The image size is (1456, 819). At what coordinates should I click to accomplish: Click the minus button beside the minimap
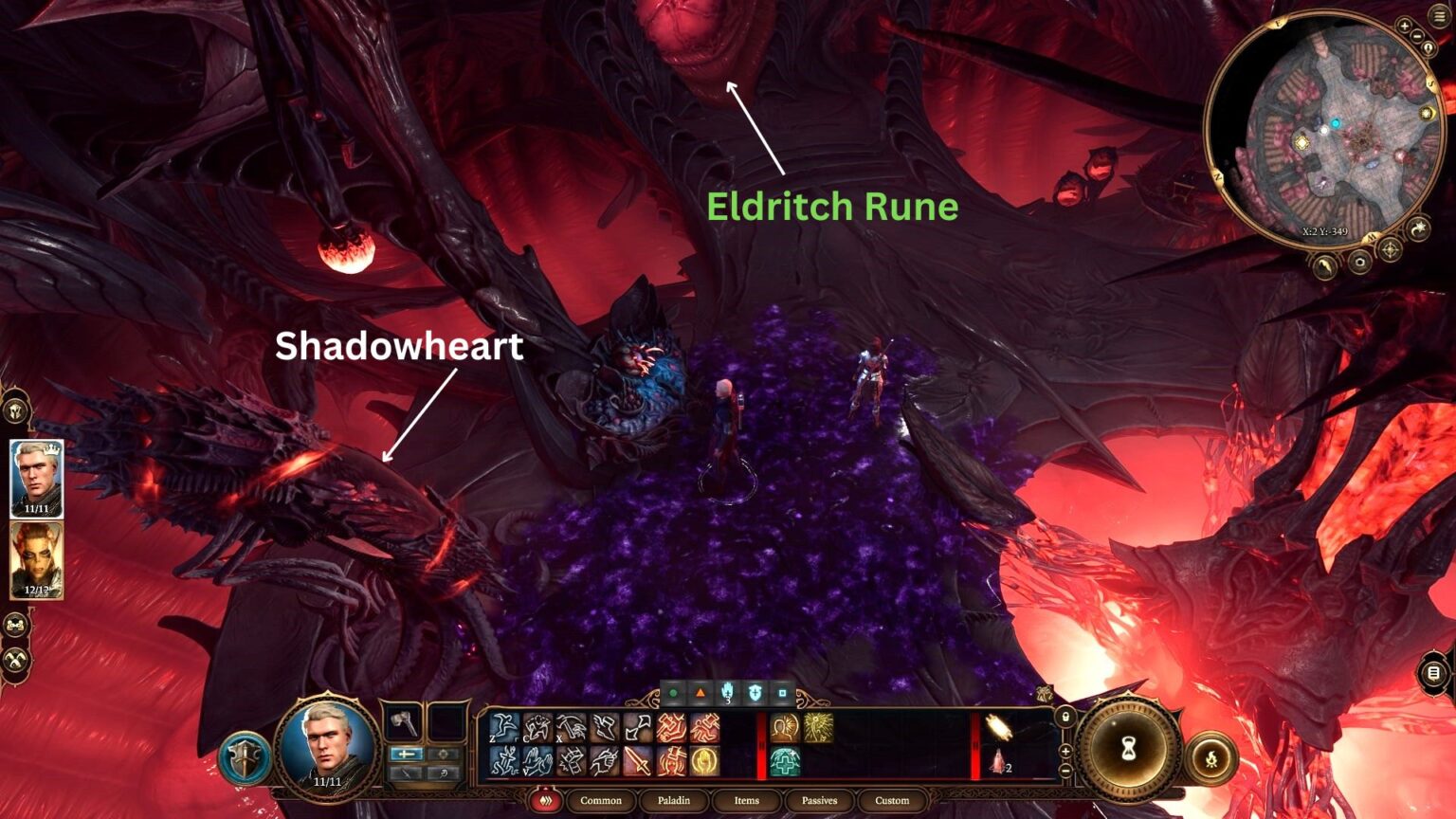coord(1416,35)
